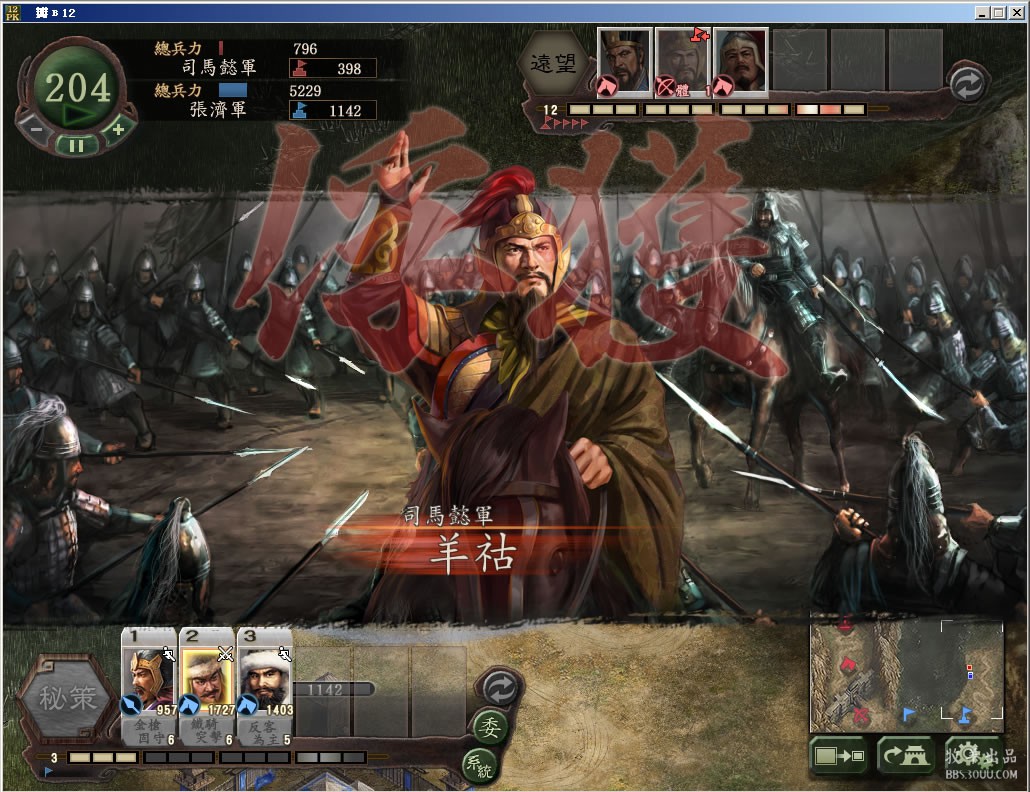Select the middle enemy officer portrait
The width and height of the screenshot is (1030, 792).
681,61
